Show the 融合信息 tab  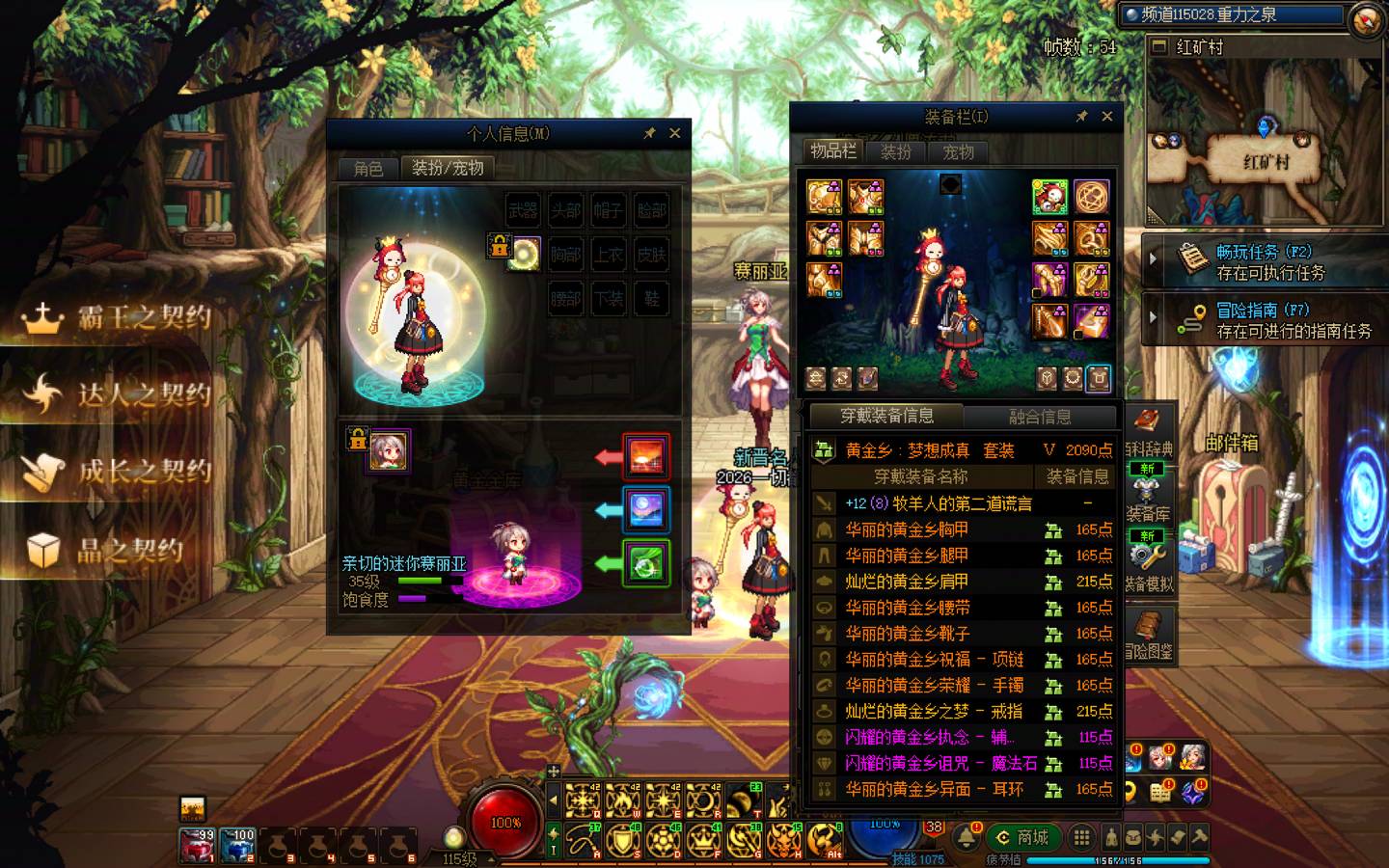(x=1040, y=417)
